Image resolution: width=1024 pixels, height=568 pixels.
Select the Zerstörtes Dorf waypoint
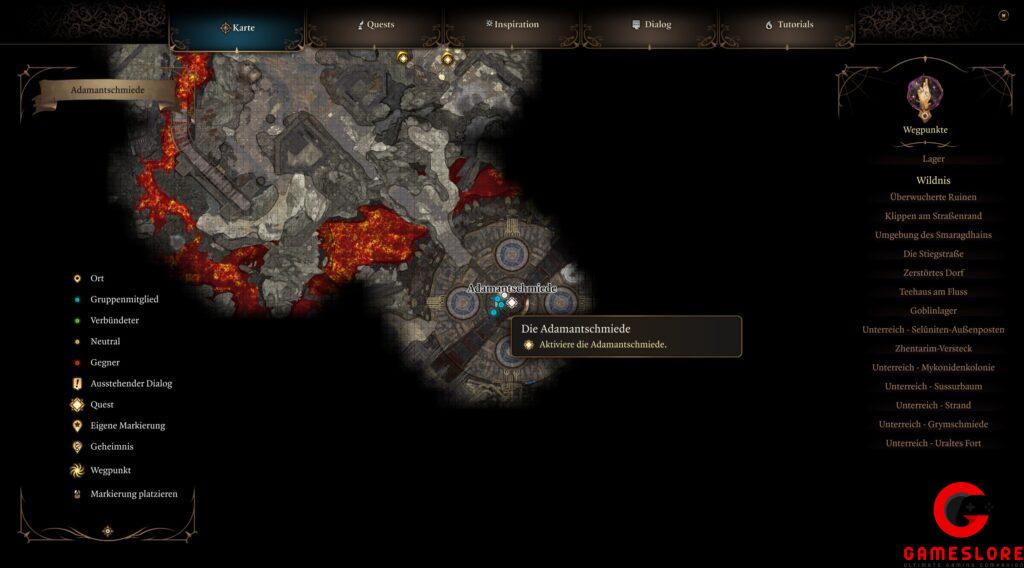[x=933, y=273]
